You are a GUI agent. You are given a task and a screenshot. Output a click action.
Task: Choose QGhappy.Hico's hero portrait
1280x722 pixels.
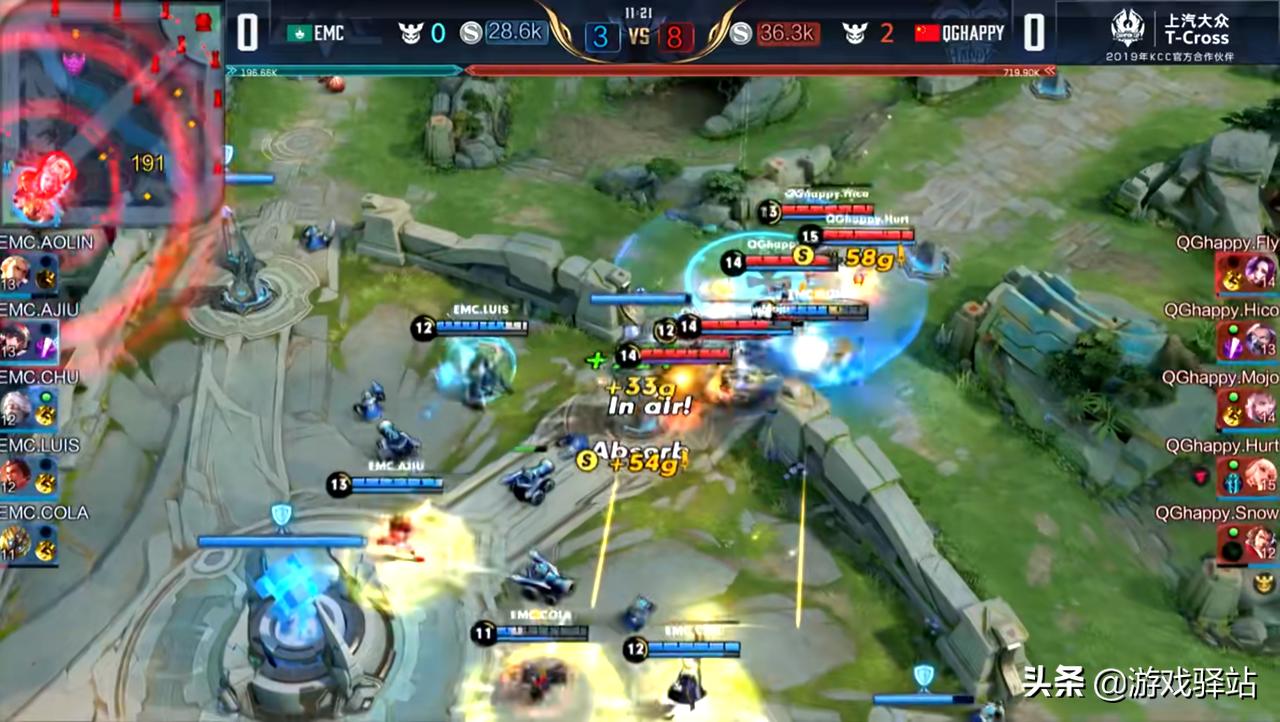[x=1260, y=340]
